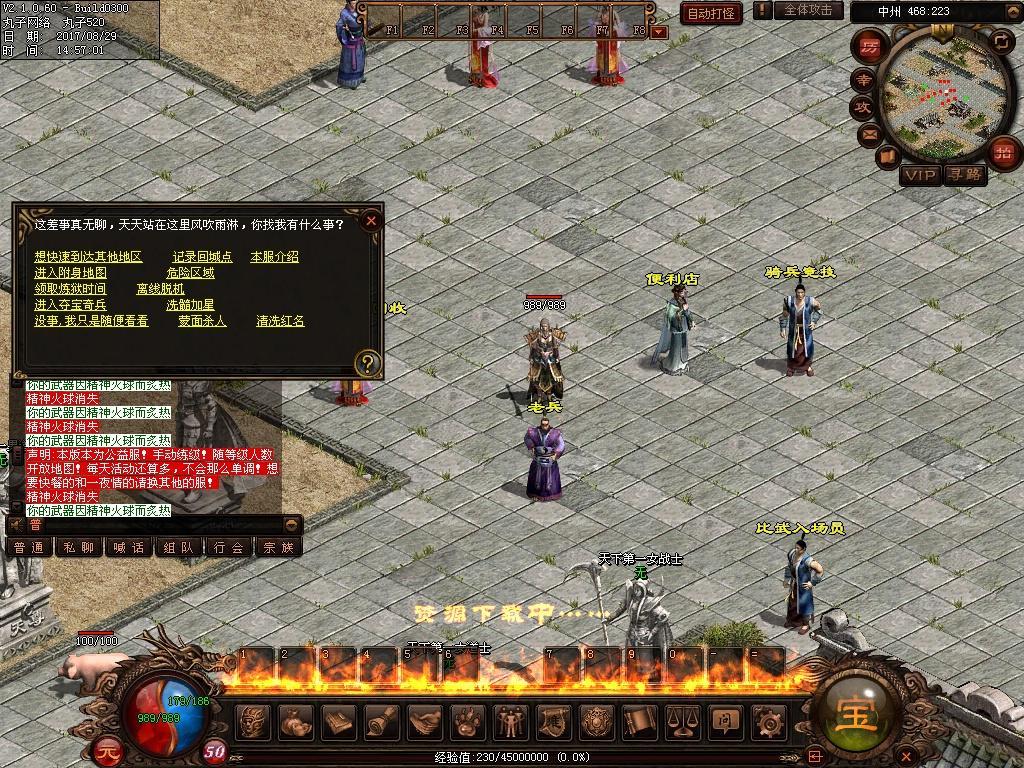The image size is (1024, 768).
Task: Switch chat channel to 私聊
Action: pyautogui.click(x=79, y=547)
